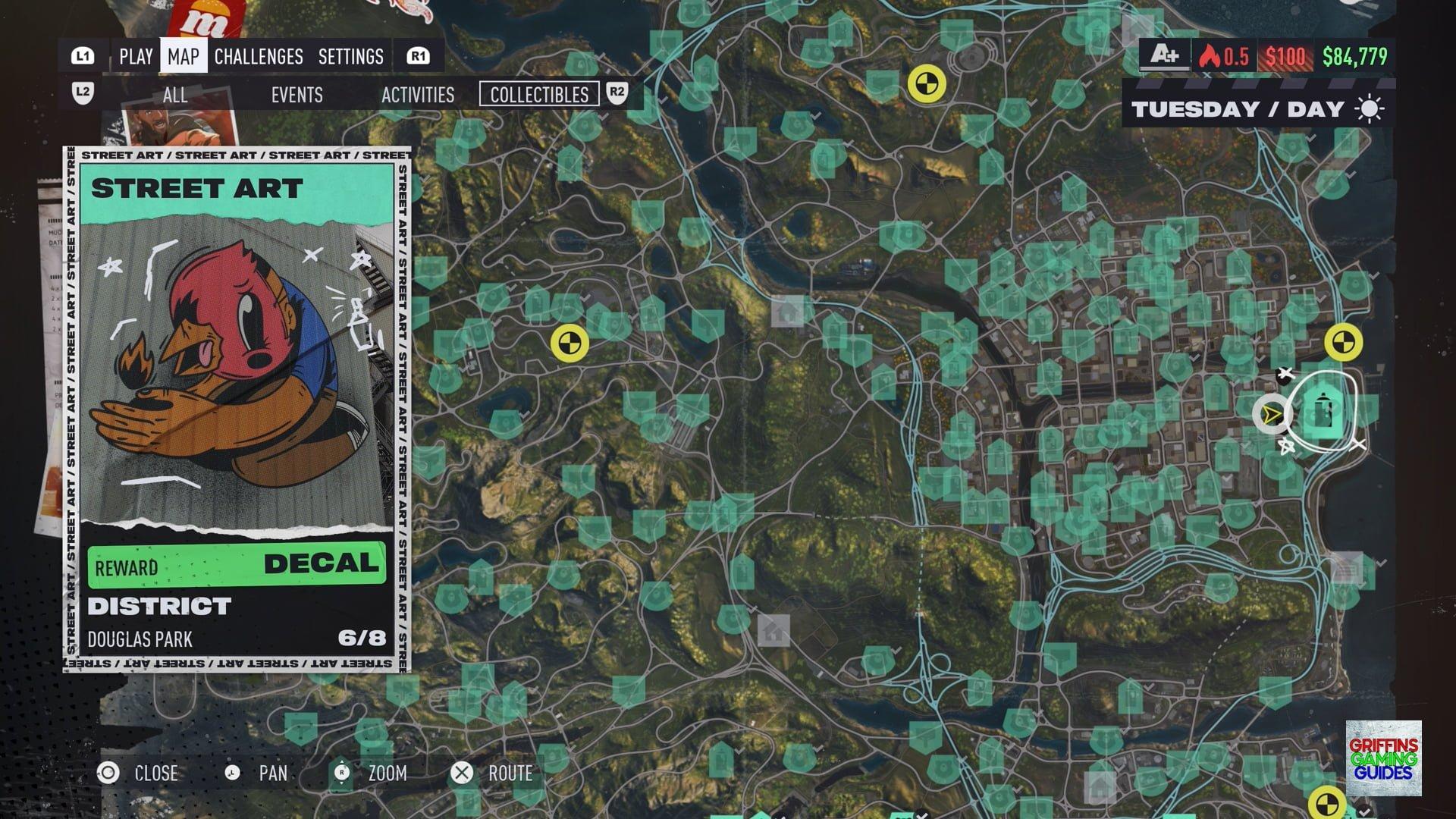Image resolution: width=1456 pixels, height=819 pixels.
Task: Go to the SETTINGS tab
Action: (x=350, y=57)
